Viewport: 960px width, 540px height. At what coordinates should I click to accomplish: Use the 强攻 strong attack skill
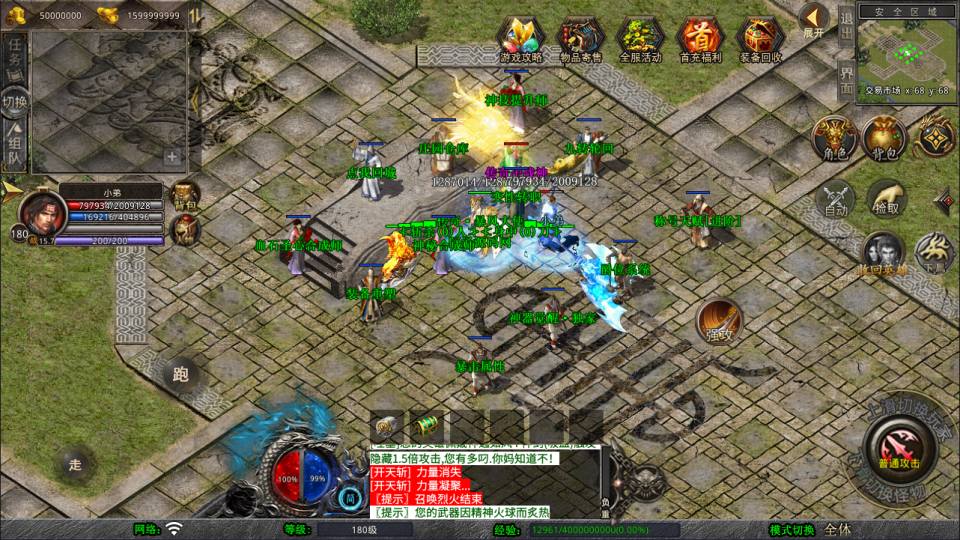(x=719, y=320)
